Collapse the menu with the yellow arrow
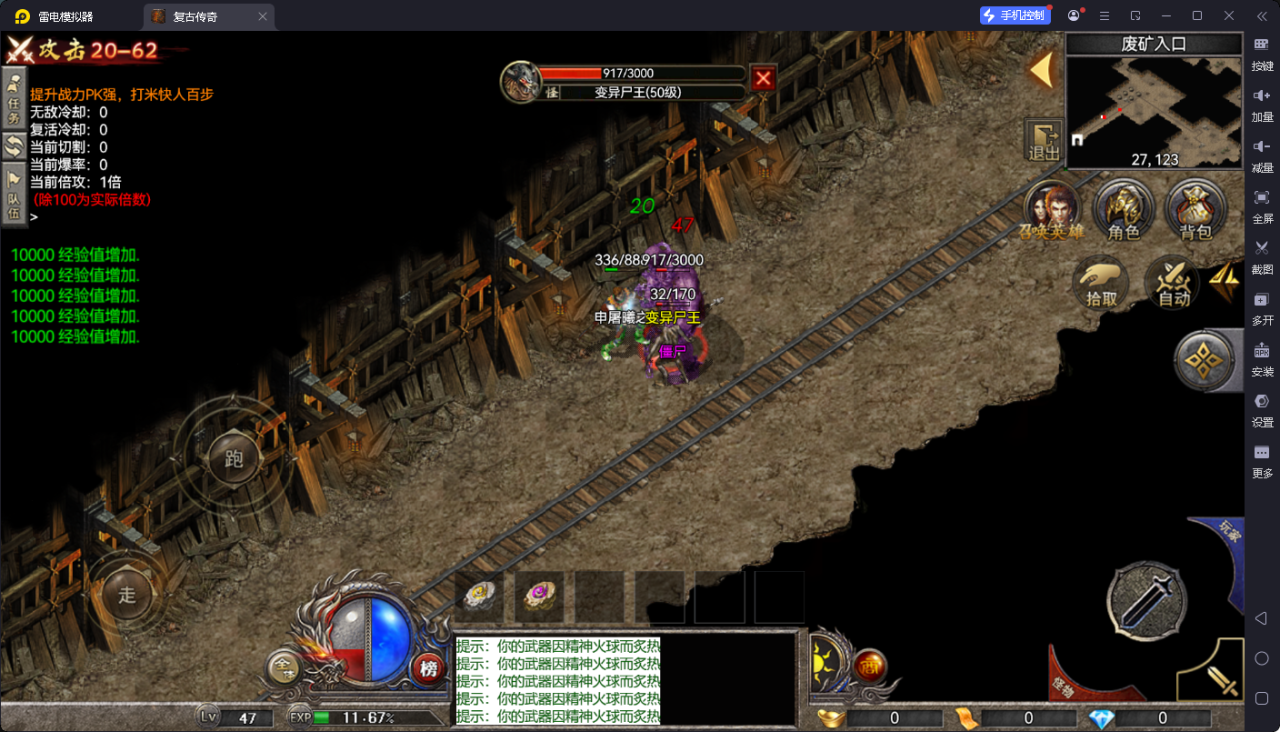The width and height of the screenshot is (1280, 732). click(x=1042, y=70)
